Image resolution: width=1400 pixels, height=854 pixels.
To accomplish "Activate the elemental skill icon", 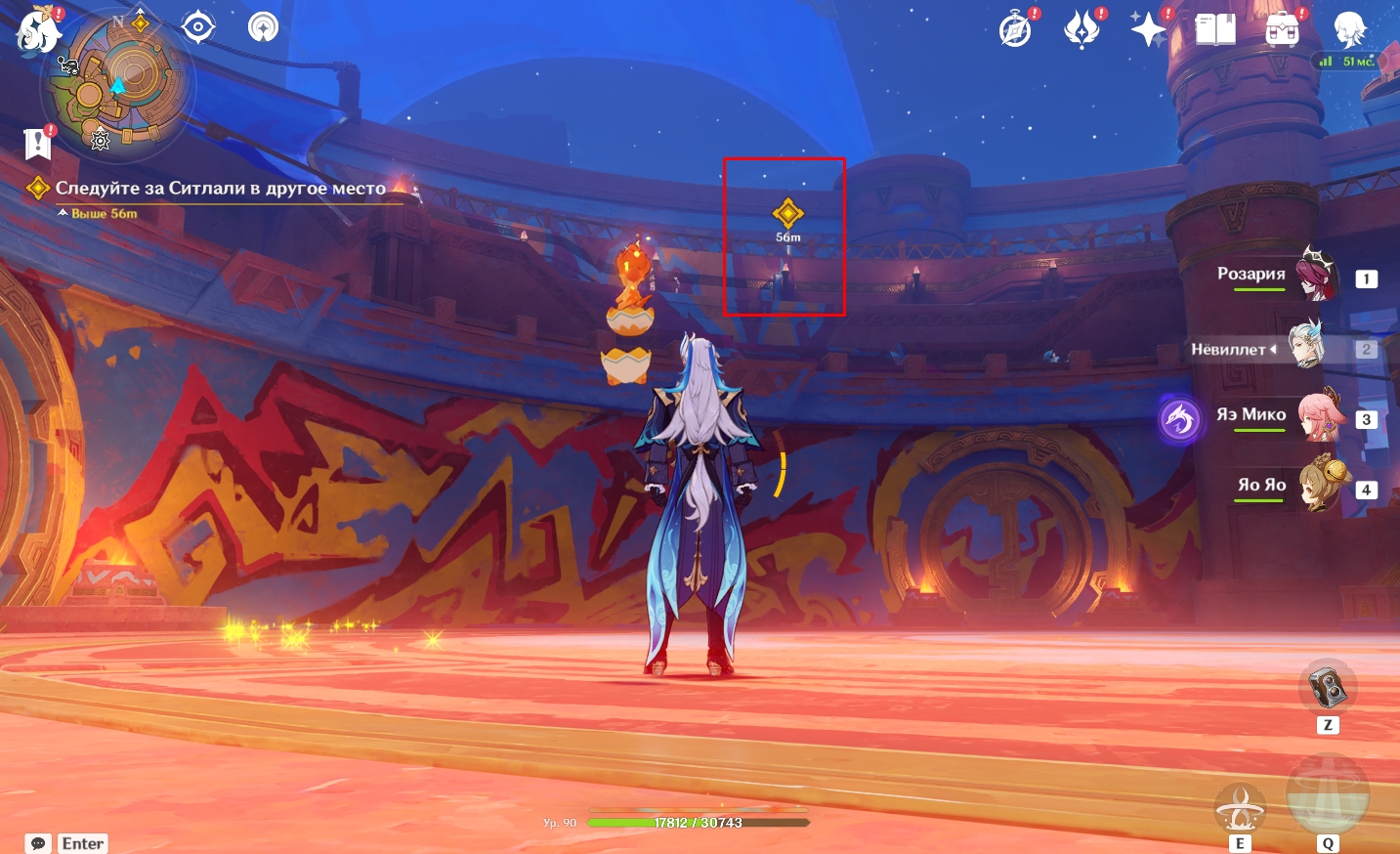I will [x=1239, y=808].
